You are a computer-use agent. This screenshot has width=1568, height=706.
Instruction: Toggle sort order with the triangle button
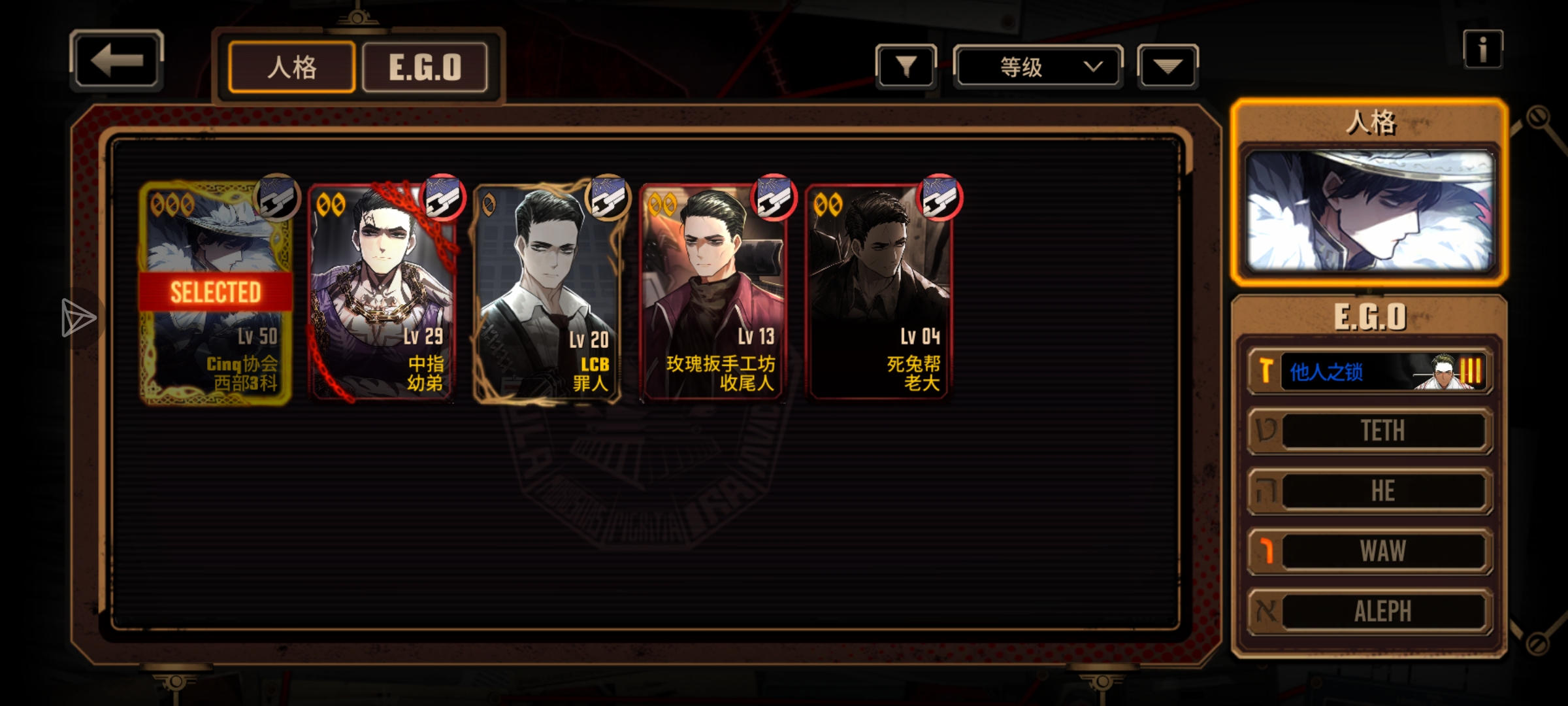tap(1168, 67)
